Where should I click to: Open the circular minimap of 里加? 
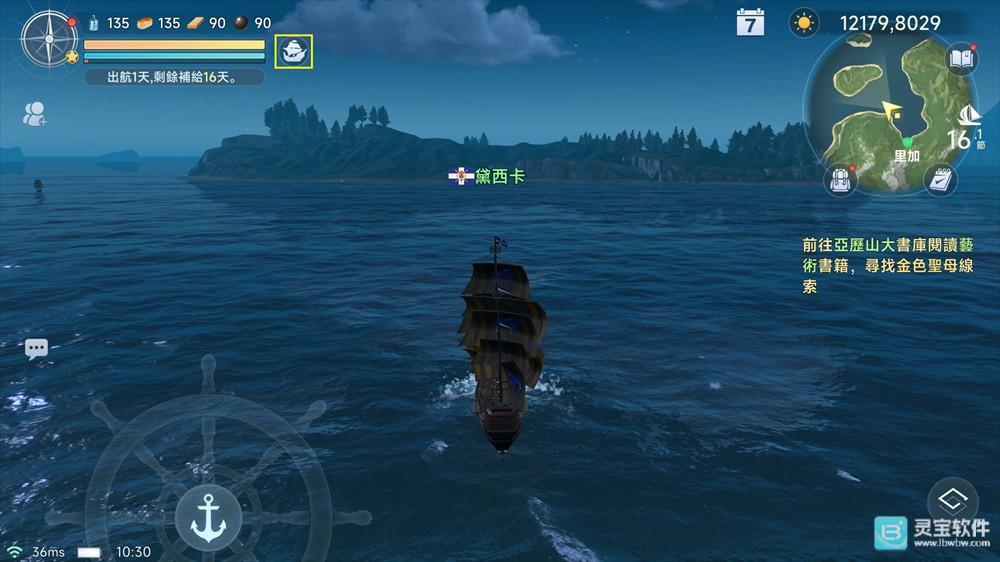(x=880, y=110)
